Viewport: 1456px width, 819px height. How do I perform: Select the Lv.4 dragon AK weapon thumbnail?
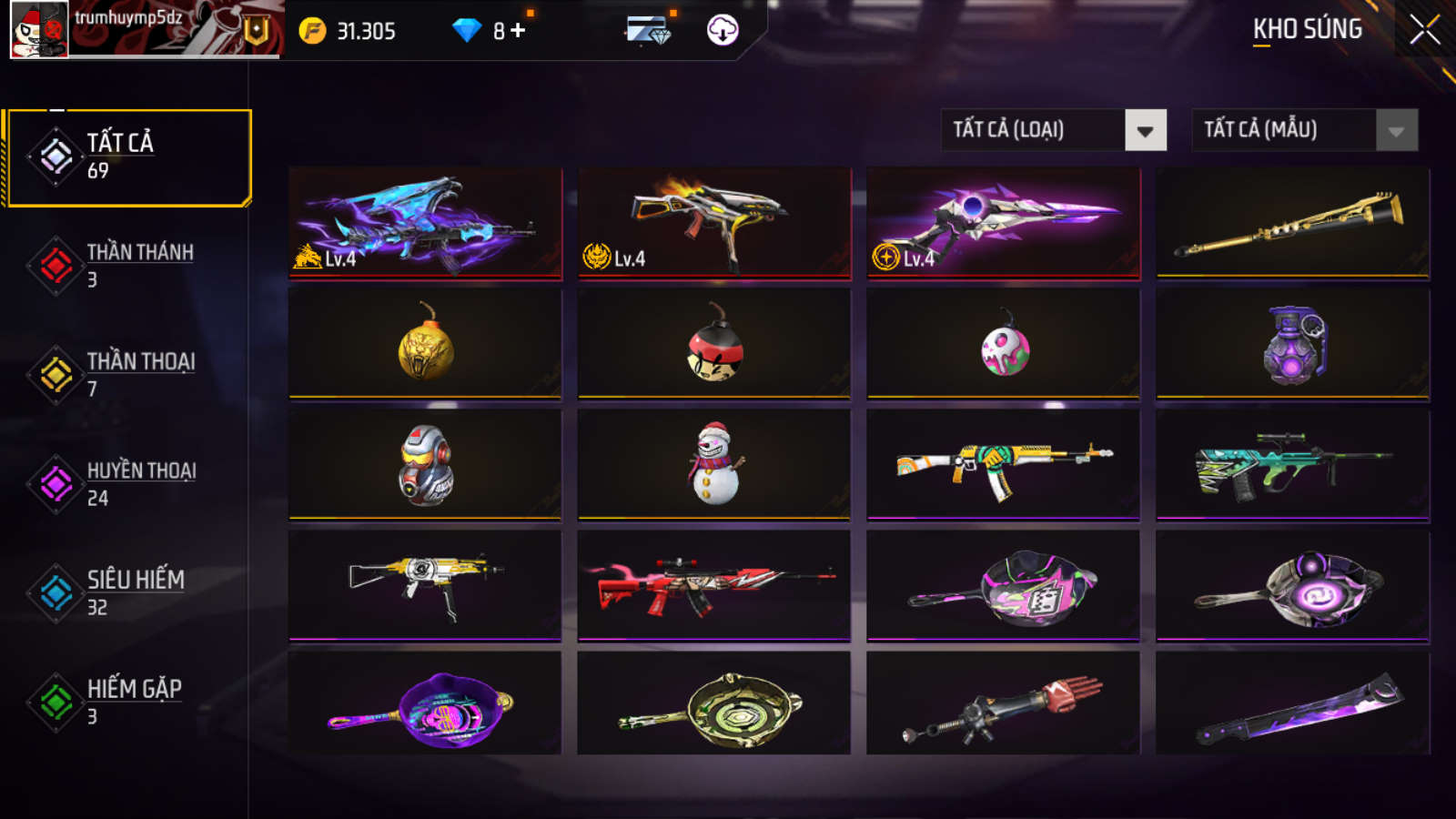(422, 224)
